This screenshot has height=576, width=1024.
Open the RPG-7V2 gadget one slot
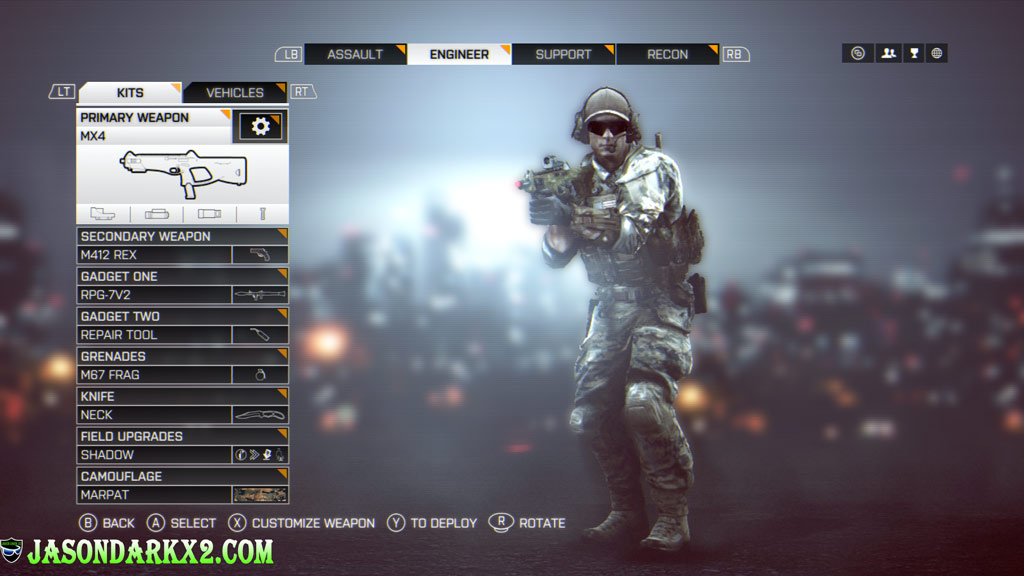coord(182,294)
